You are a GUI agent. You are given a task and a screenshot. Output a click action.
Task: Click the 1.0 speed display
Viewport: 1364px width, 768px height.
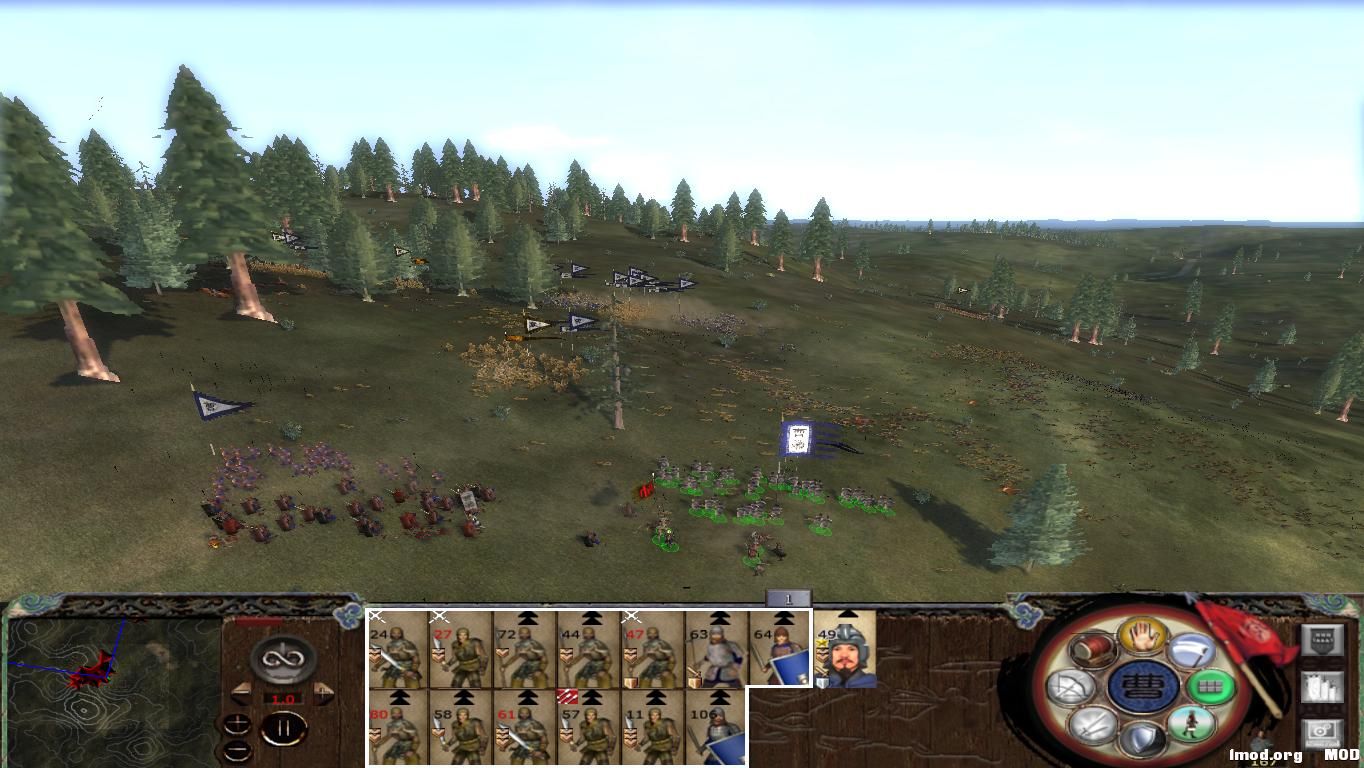pyautogui.click(x=283, y=698)
